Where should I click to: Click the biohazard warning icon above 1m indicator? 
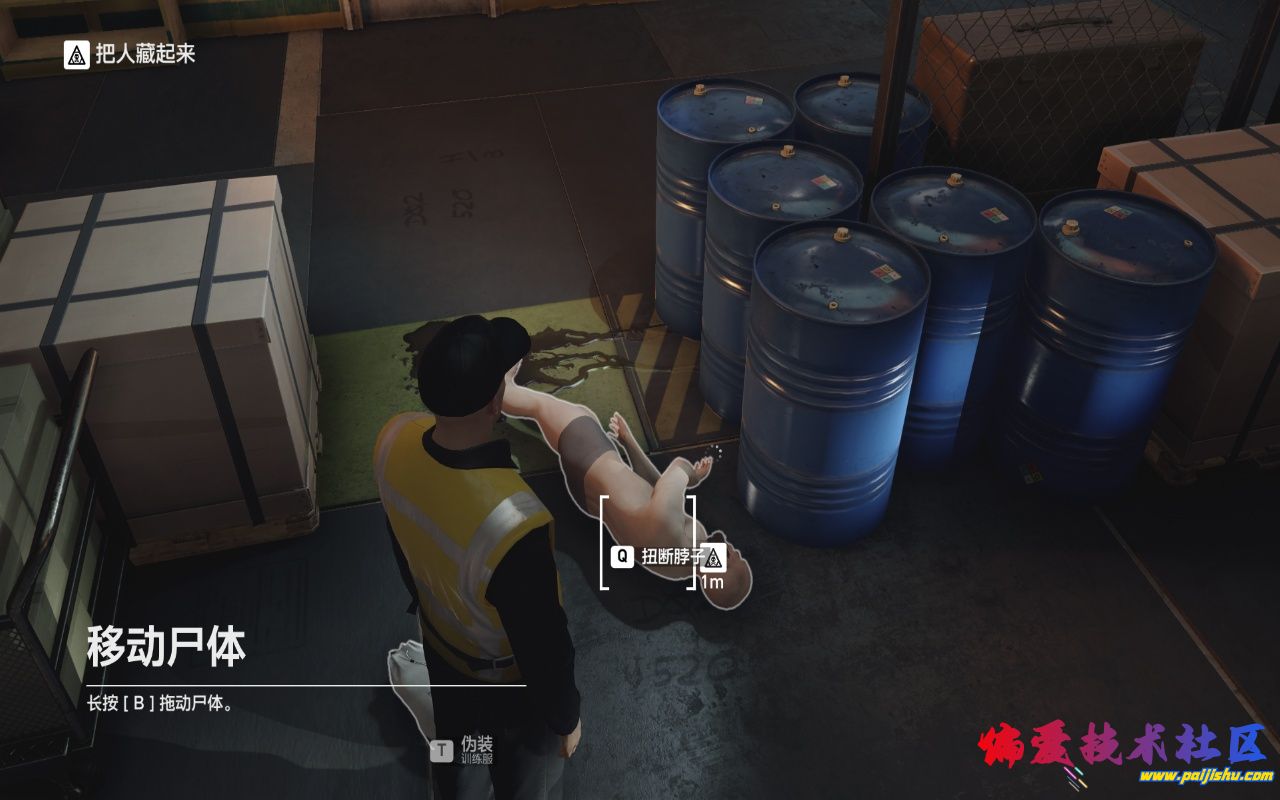coord(713,558)
